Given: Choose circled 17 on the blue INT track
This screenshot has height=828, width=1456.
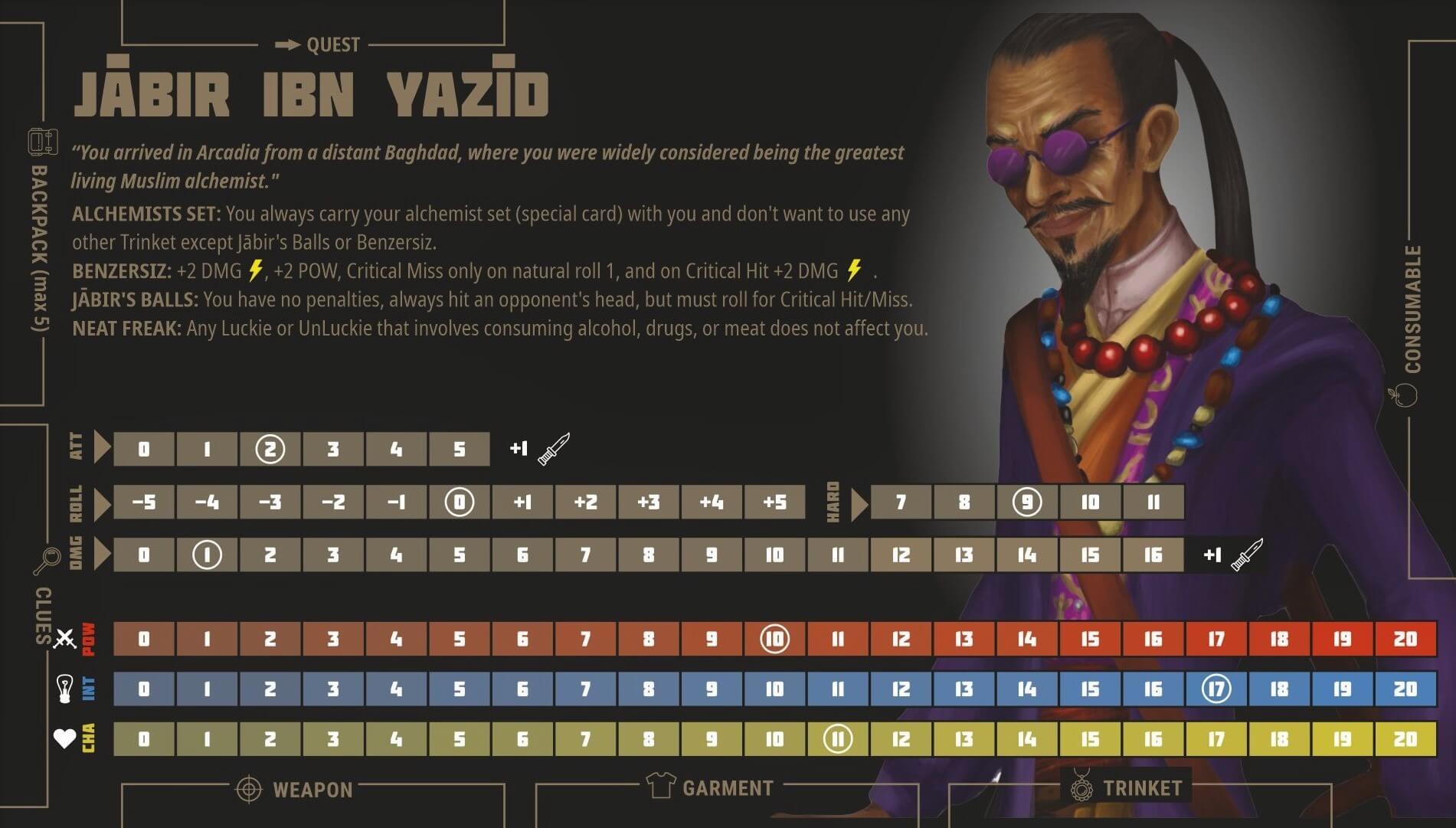Looking at the screenshot, I should 1216,689.
